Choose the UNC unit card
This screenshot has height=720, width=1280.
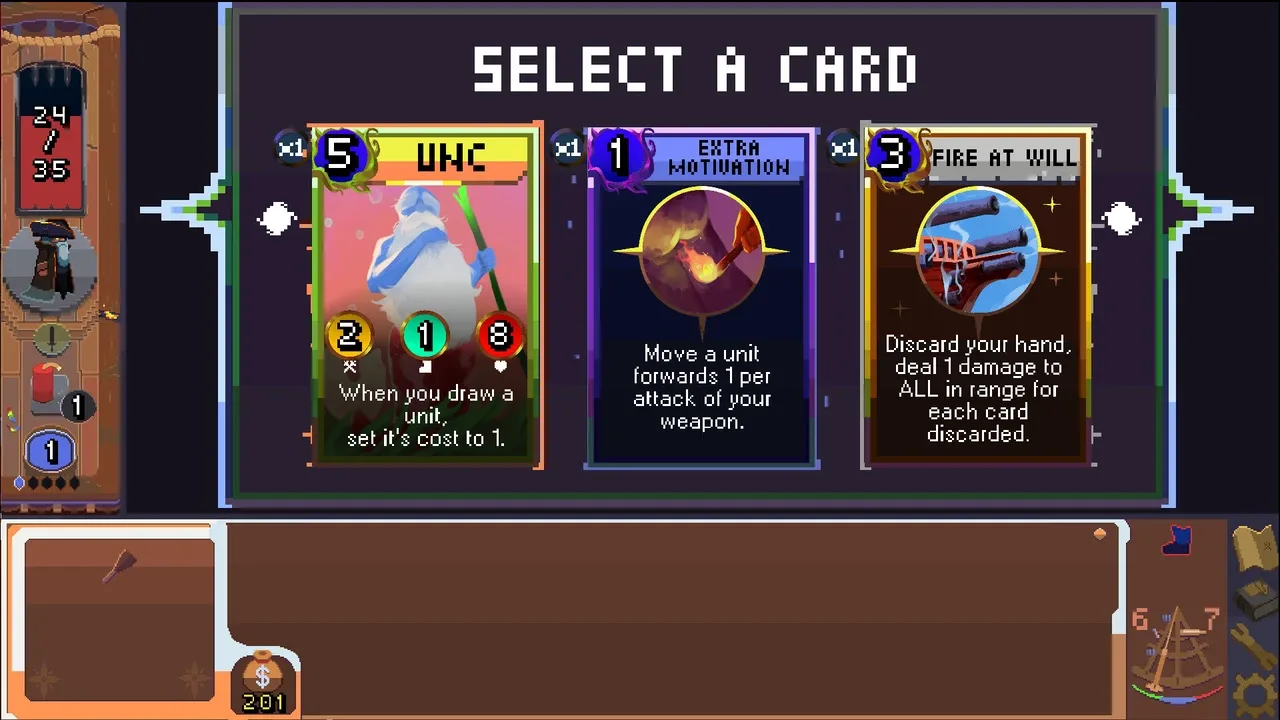click(x=426, y=297)
